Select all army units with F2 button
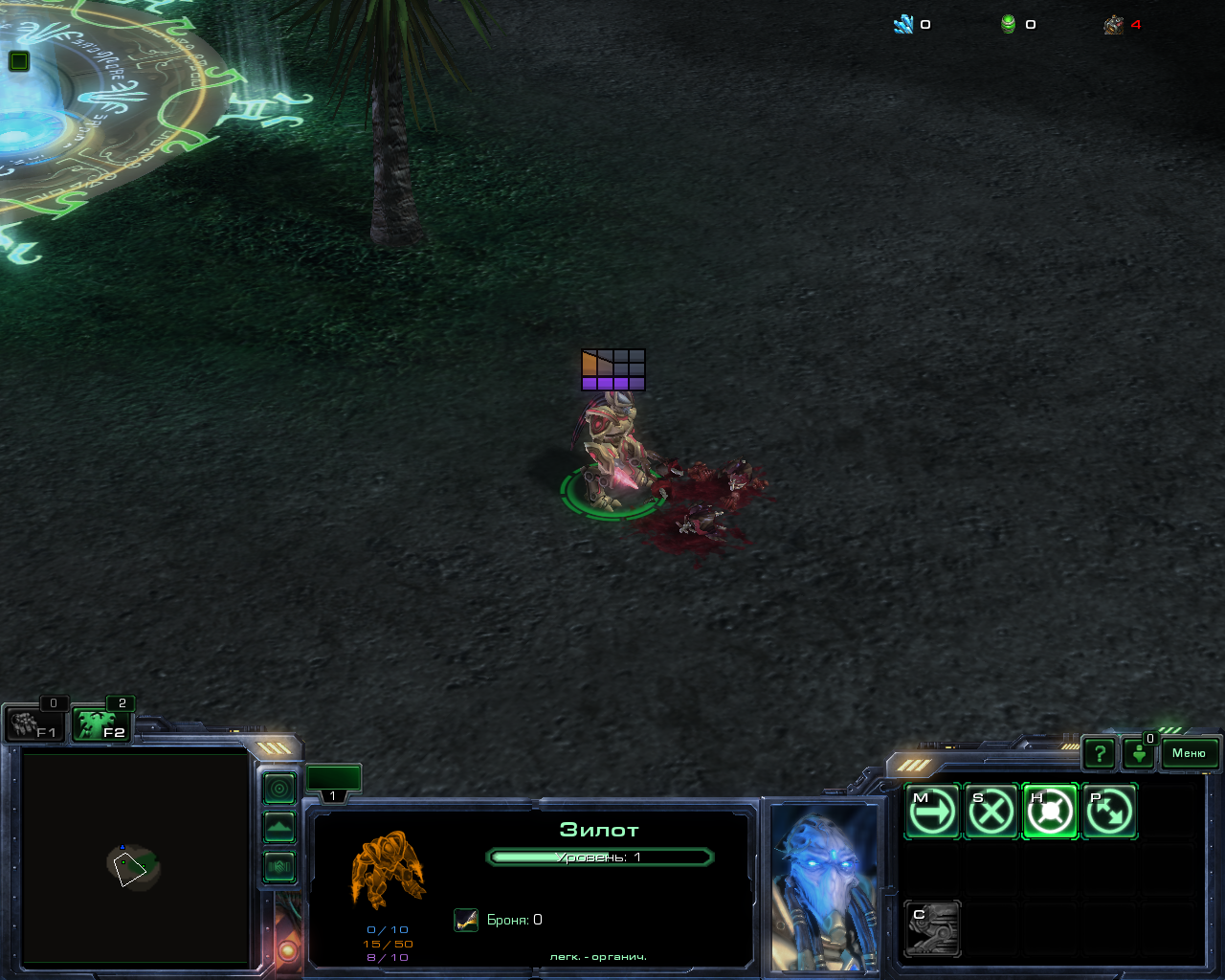This screenshot has height=980, width=1225. [101, 724]
